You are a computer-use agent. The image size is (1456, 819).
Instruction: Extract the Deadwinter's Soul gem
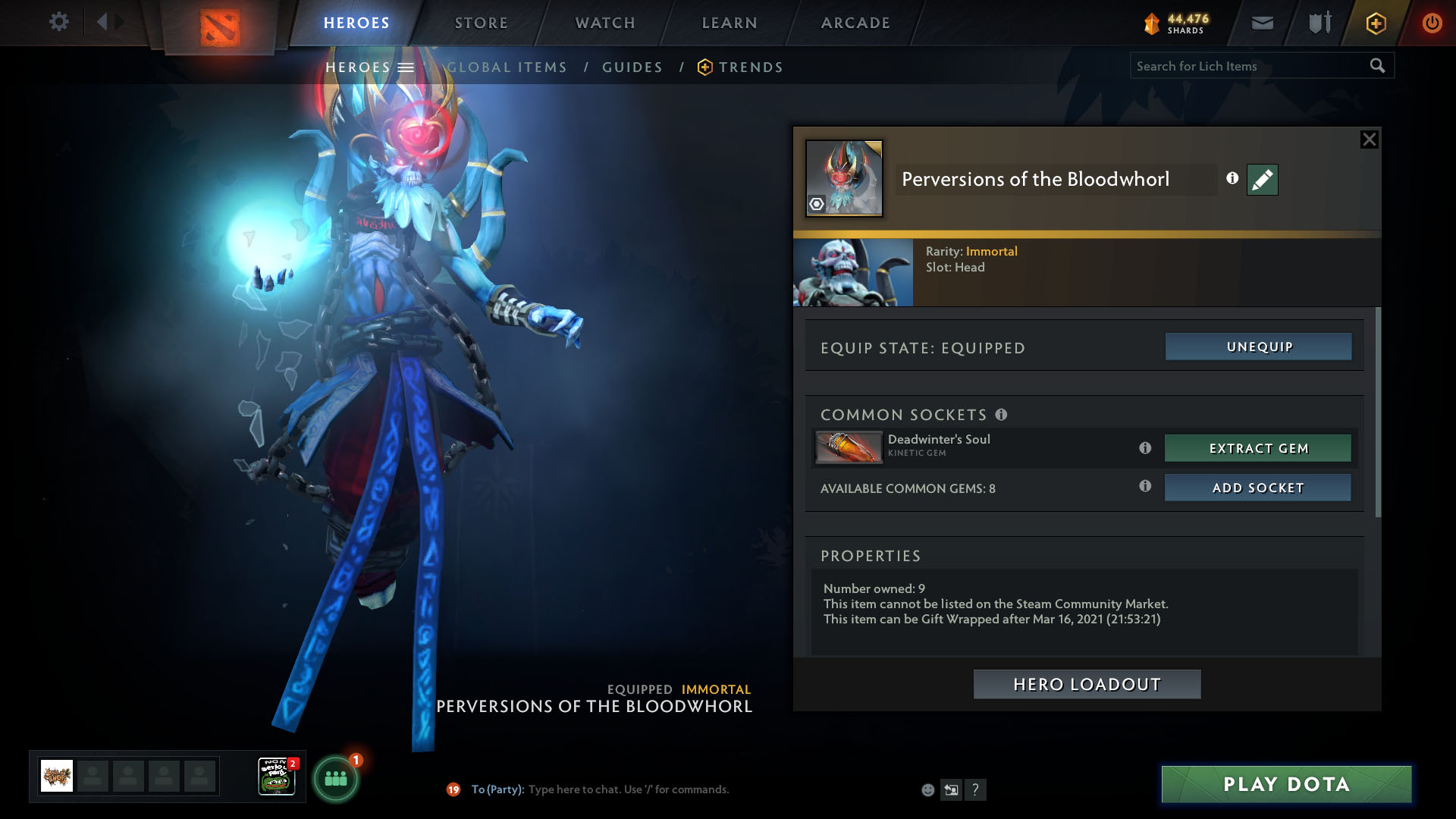(x=1257, y=448)
